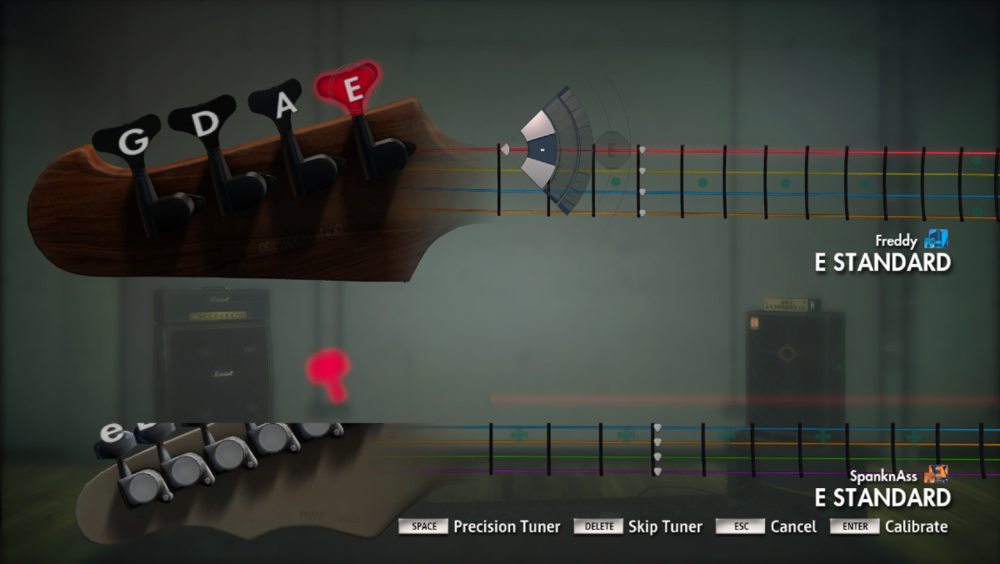The image size is (1000, 564).
Task: Select Cancel to exit the tuner
Action: (793, 527)
